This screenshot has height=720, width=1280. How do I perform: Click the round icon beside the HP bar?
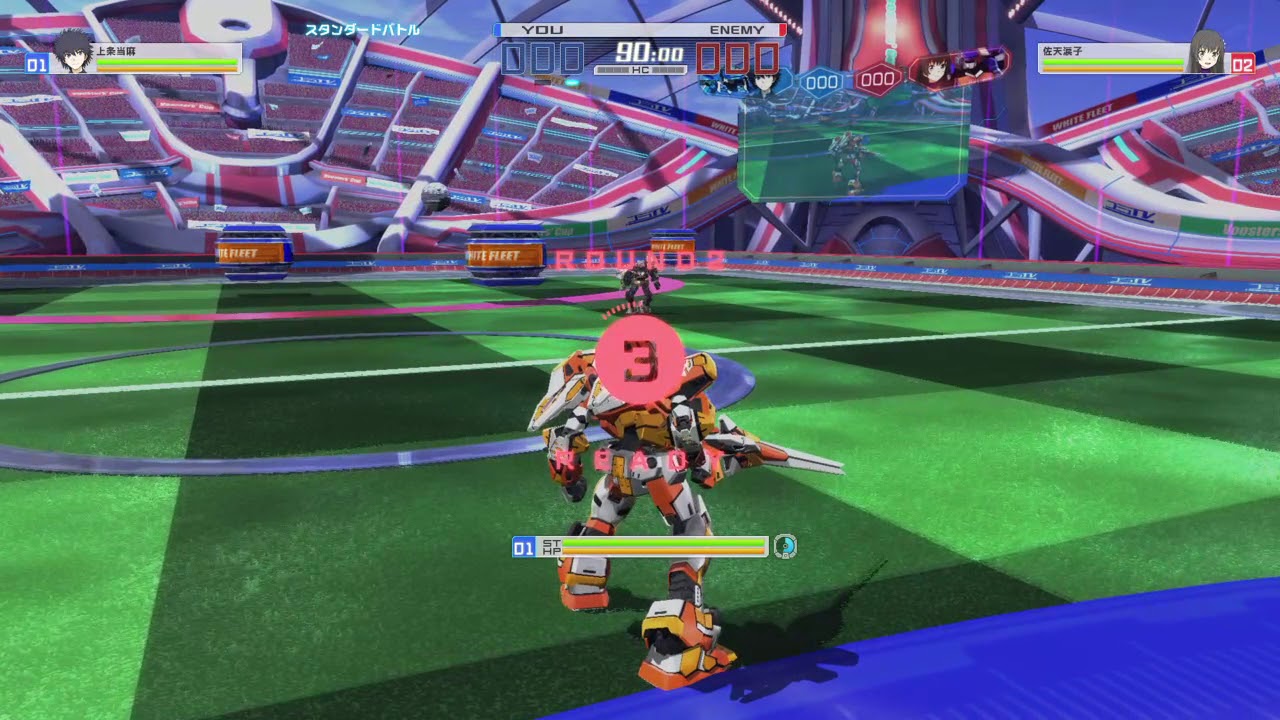pos(785,546)
